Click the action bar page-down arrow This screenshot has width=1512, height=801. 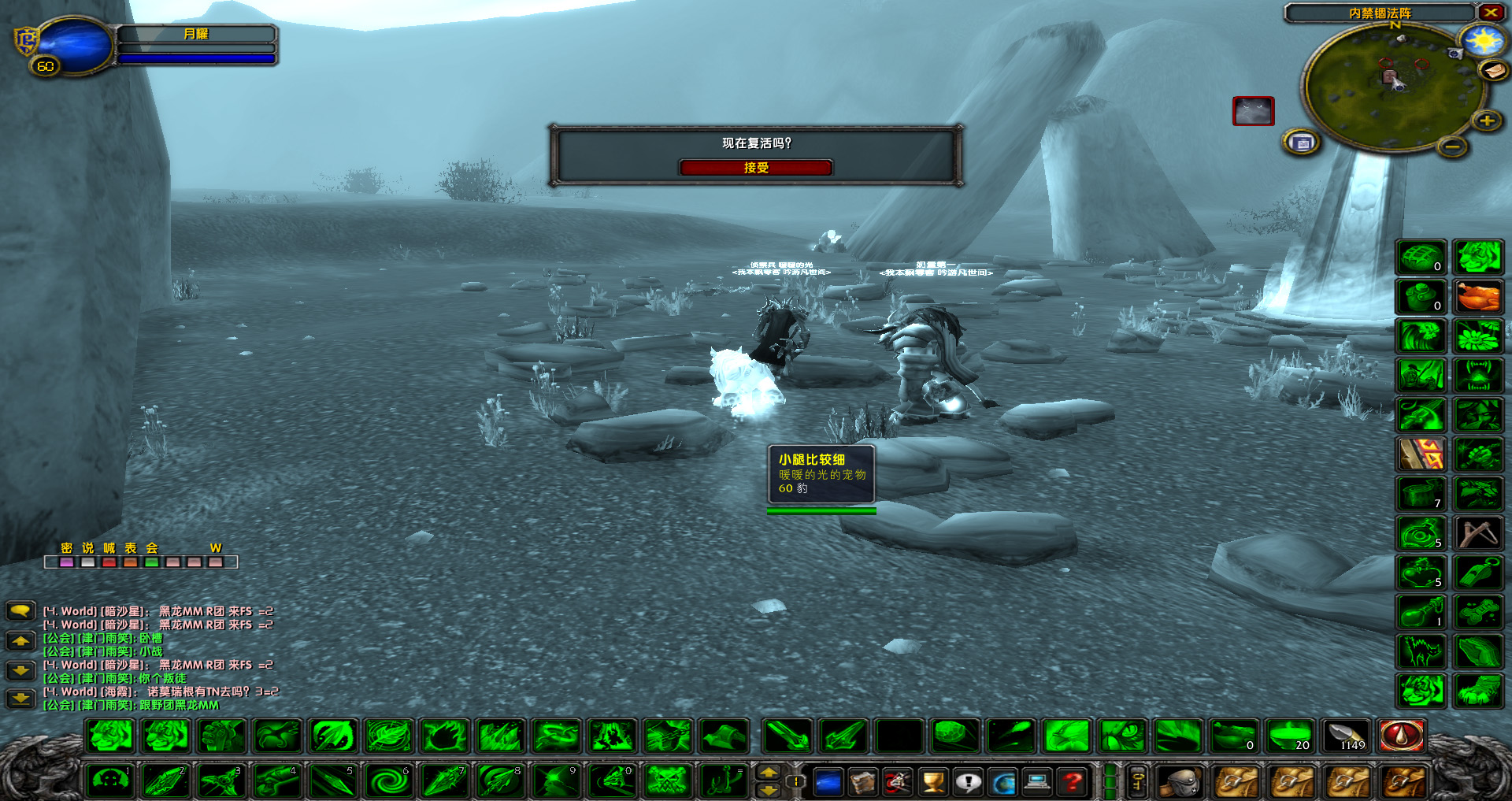(769, 792)
